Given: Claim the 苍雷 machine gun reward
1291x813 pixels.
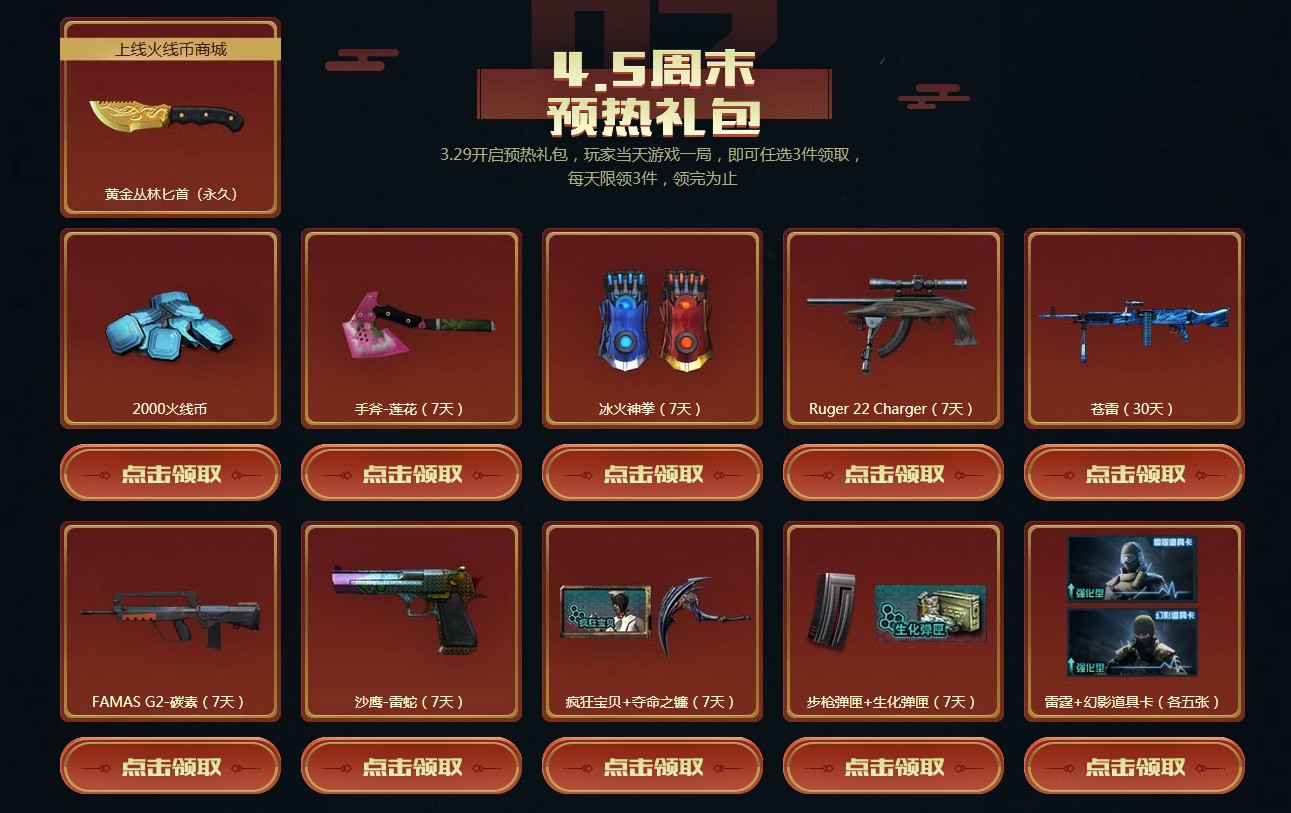Looking at the screenshot, I should click(x=1133, y=472).
